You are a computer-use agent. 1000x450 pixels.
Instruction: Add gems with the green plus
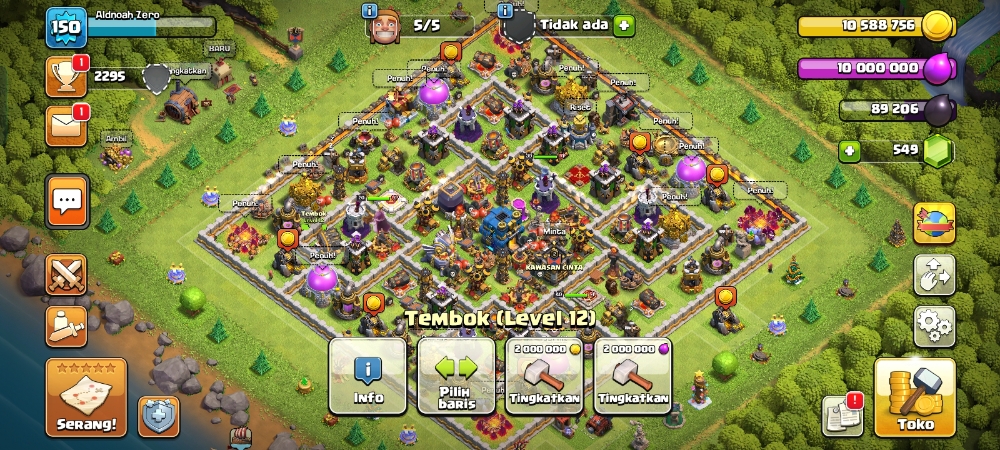tap(850, 152)
